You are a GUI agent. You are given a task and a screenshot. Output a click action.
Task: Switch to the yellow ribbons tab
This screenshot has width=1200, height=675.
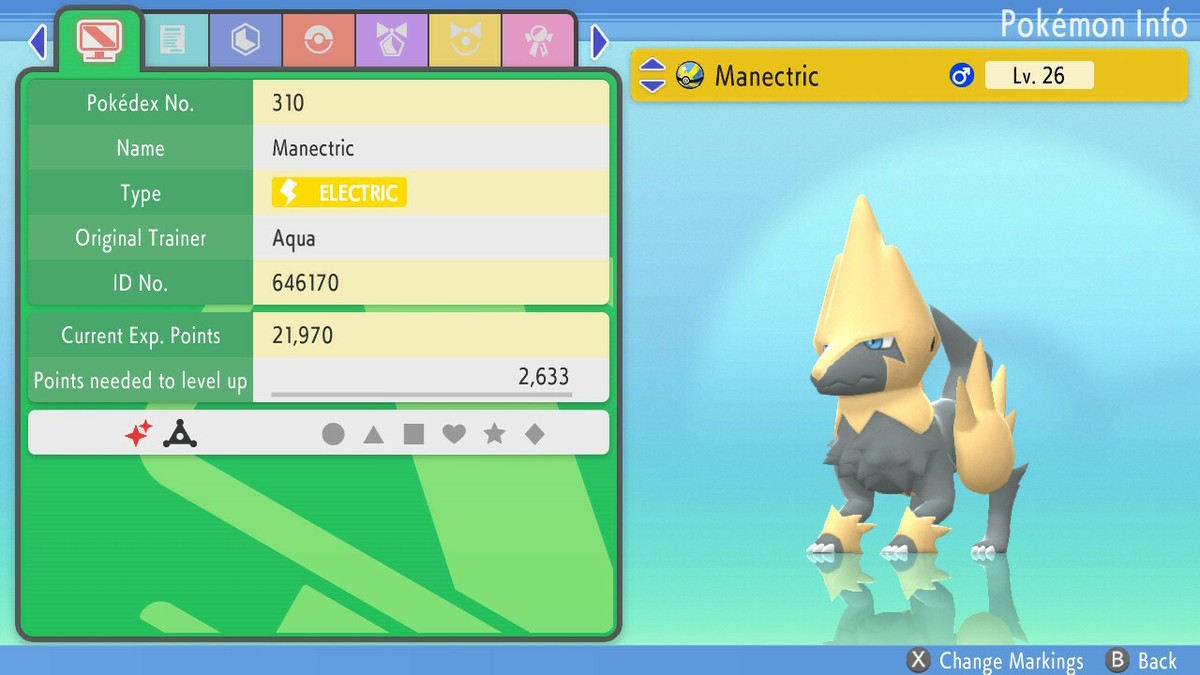[x=464, y=41]
